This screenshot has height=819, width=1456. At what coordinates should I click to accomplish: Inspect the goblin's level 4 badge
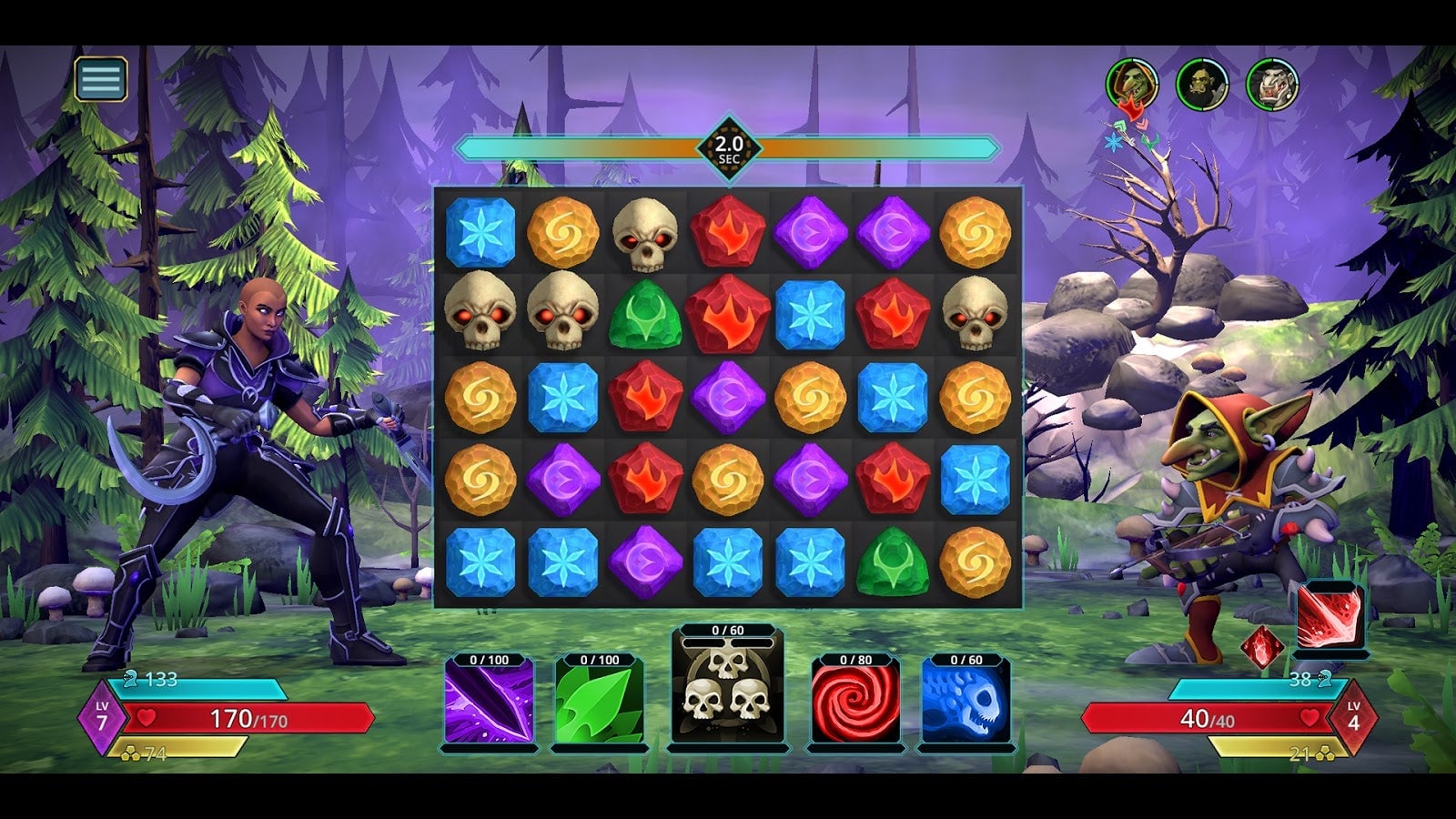coord(1352,716)
